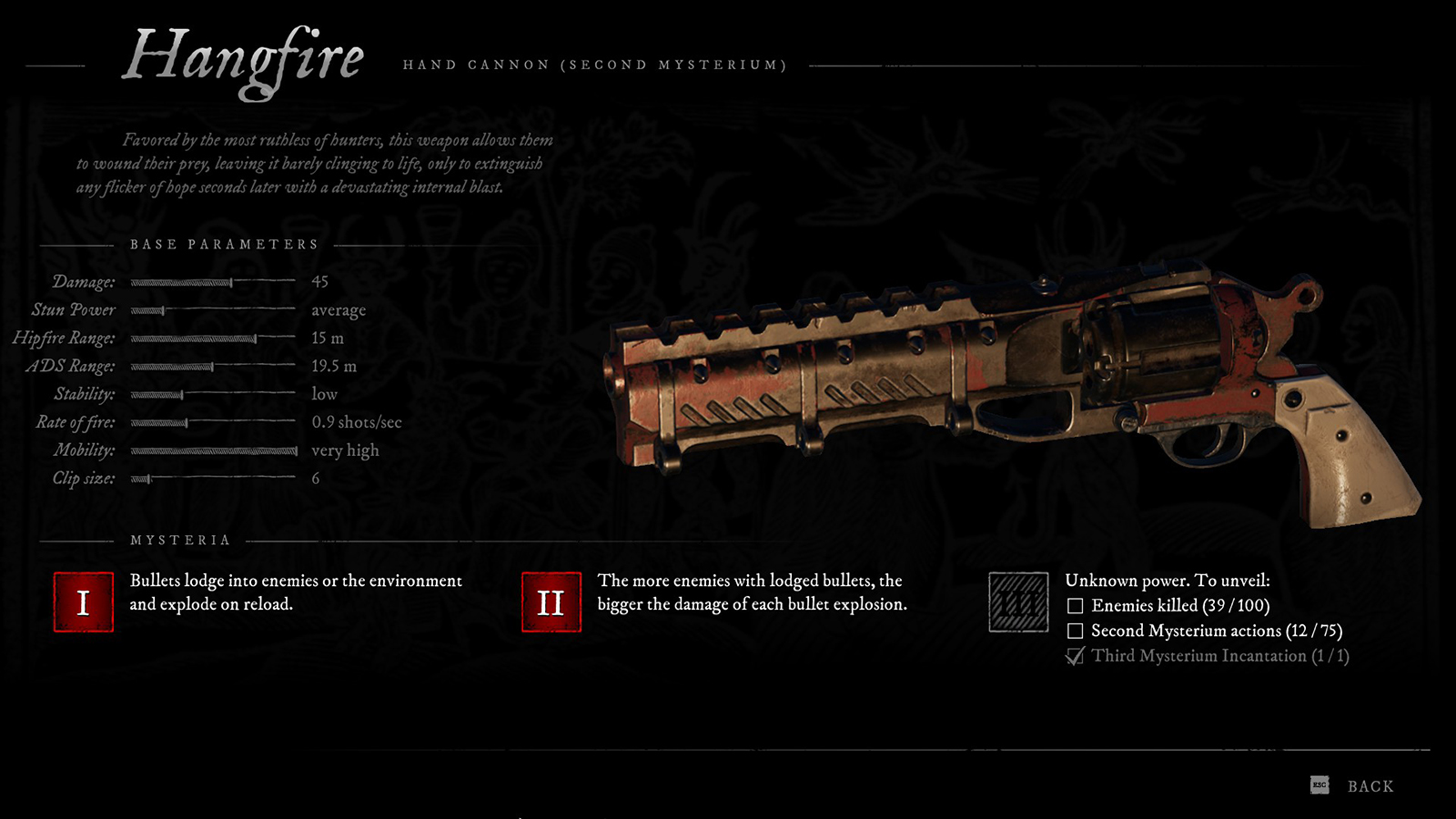Image resolution: width=1456 pixels, height=819 pixels.
Task: Uncheck the Third Mysterium Incantation checkmark
Action: [1075, 654]
